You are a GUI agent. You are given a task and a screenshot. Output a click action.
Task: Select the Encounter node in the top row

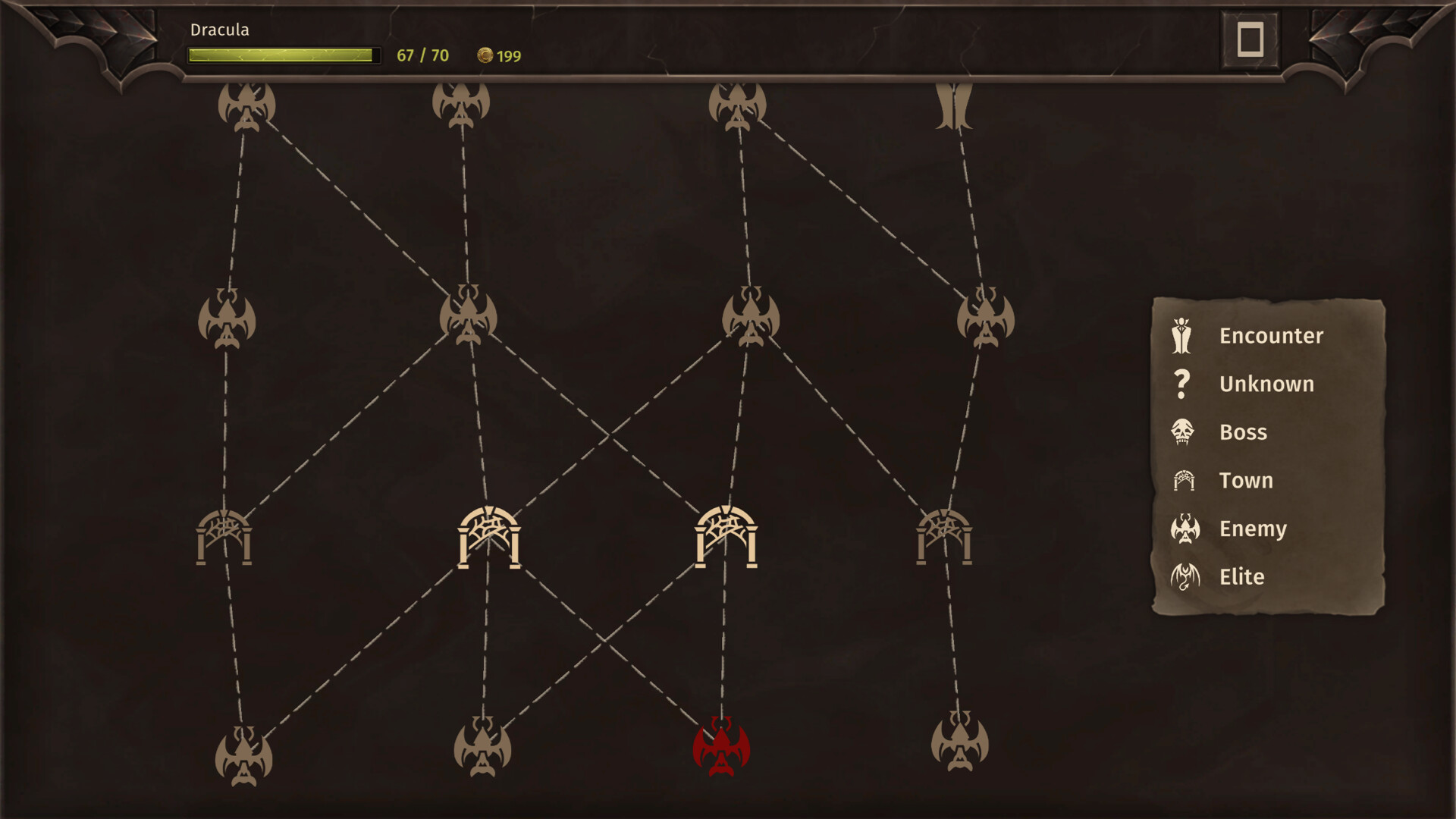tap(954, 106)
